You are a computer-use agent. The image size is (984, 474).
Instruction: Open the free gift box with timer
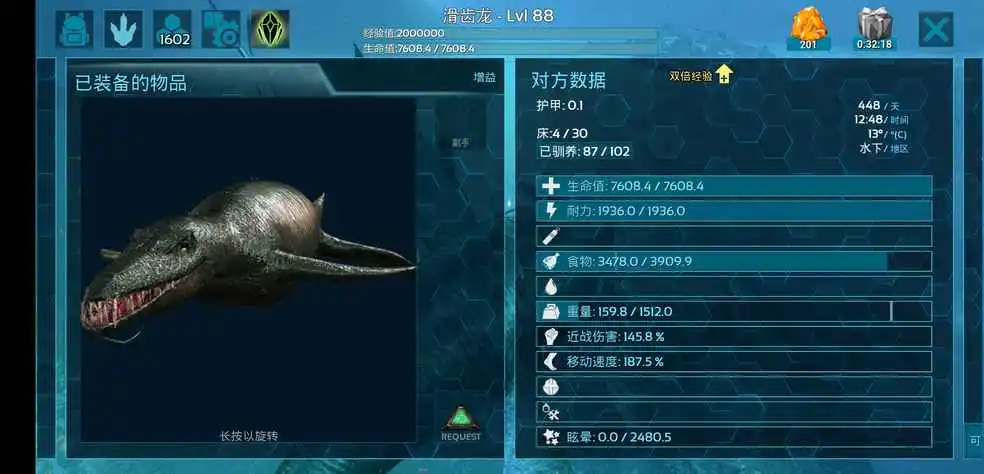[x=874, y=28]
